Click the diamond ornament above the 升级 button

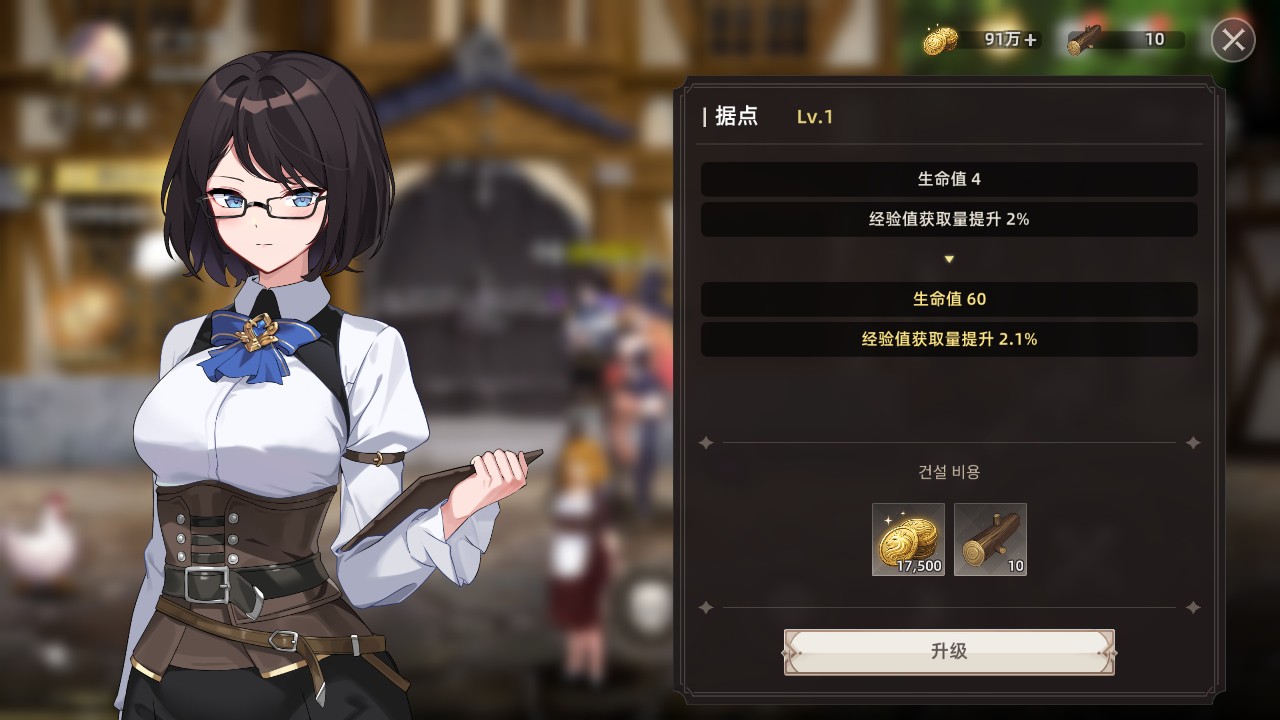pos(707,605)
